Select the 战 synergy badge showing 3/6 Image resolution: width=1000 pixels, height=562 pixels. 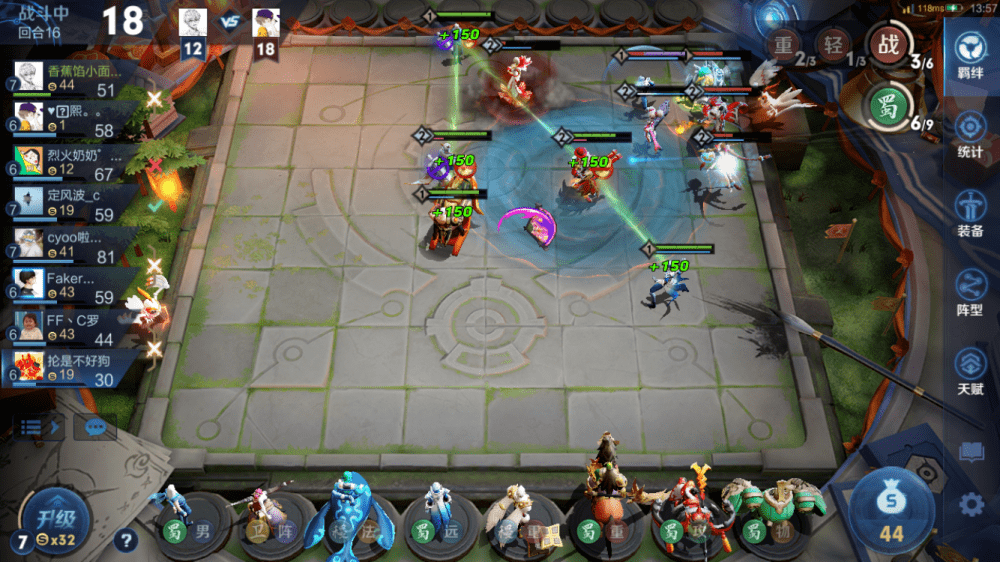[x=884, y=44]
